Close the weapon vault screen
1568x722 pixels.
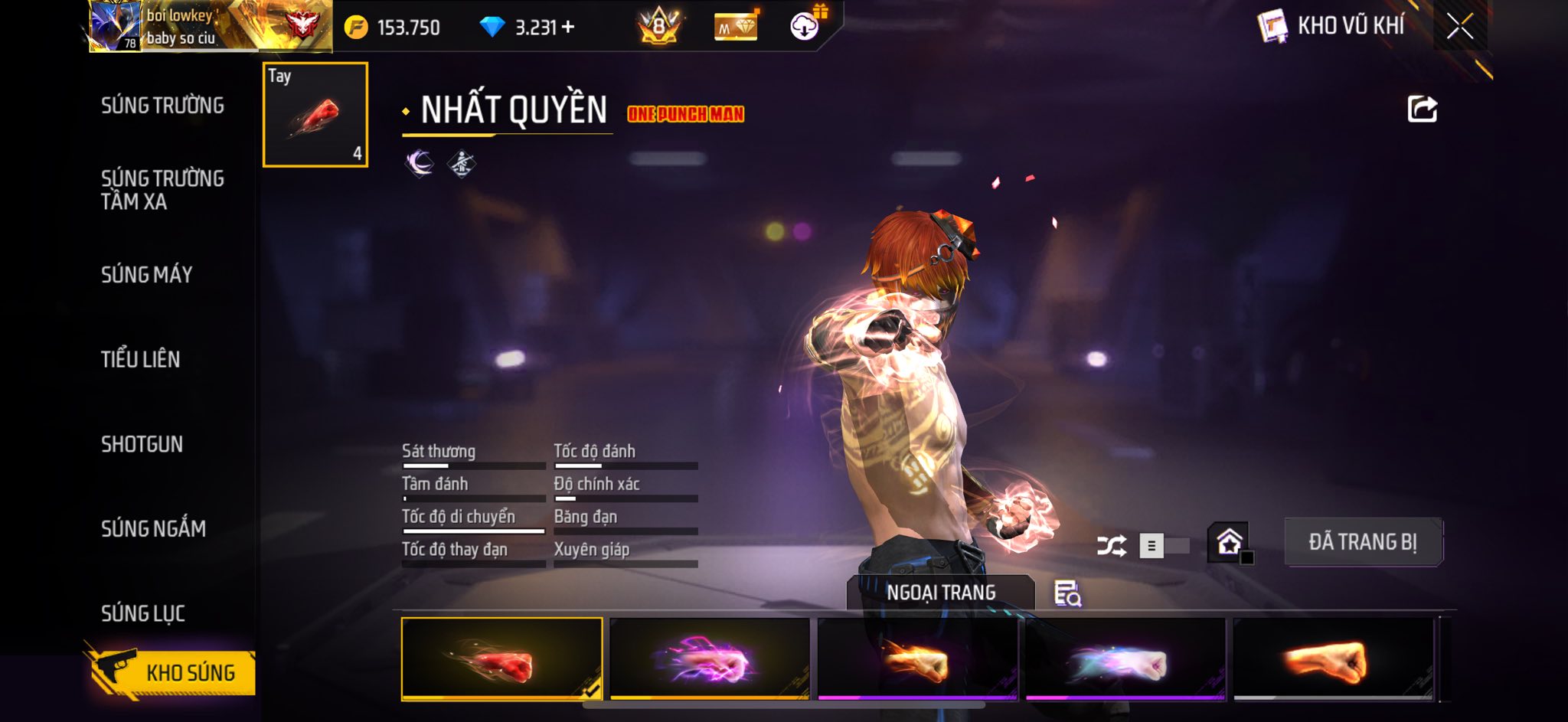1459,27
